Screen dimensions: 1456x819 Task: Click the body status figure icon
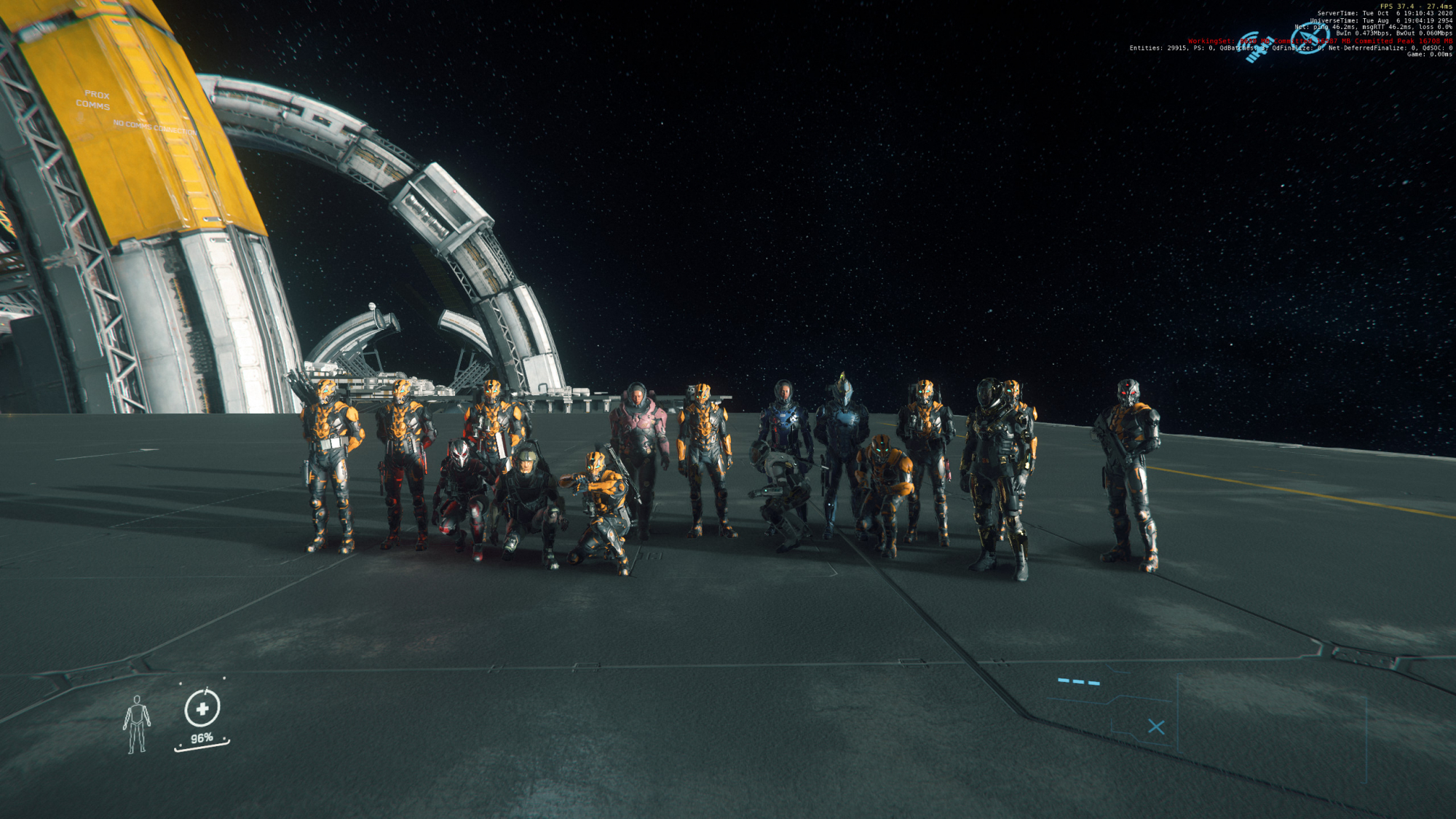[x=136, y=724]
